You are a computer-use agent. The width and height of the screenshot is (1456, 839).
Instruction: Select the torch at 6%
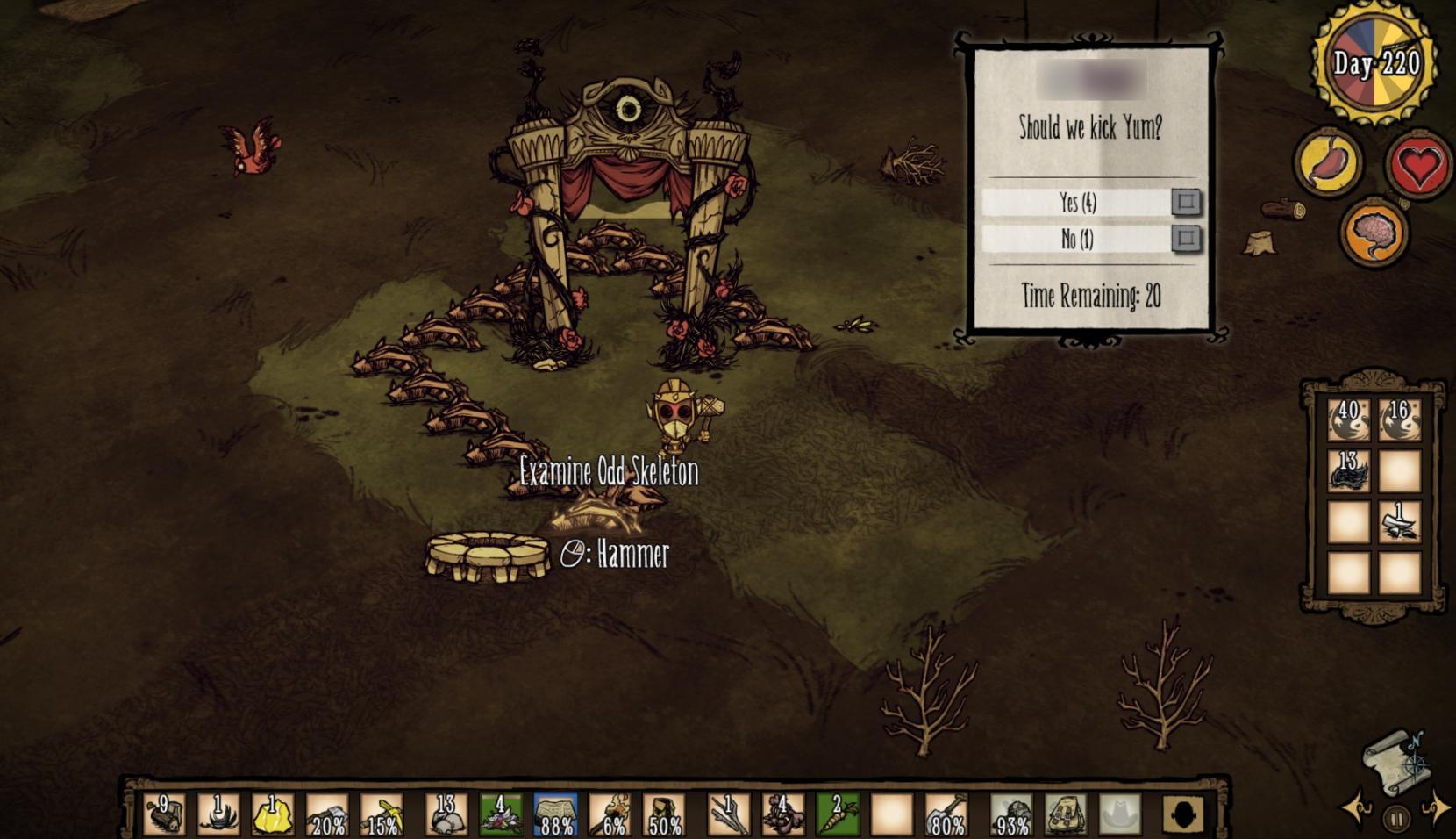(610, 815)
